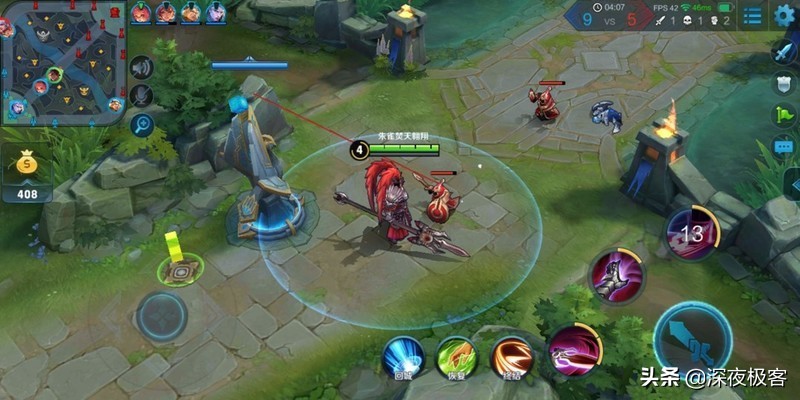The height and width of the screenshot is (400, 800).
Task: Tap the ultimate skill on 13-second cooldown
Action: (692, 234)
